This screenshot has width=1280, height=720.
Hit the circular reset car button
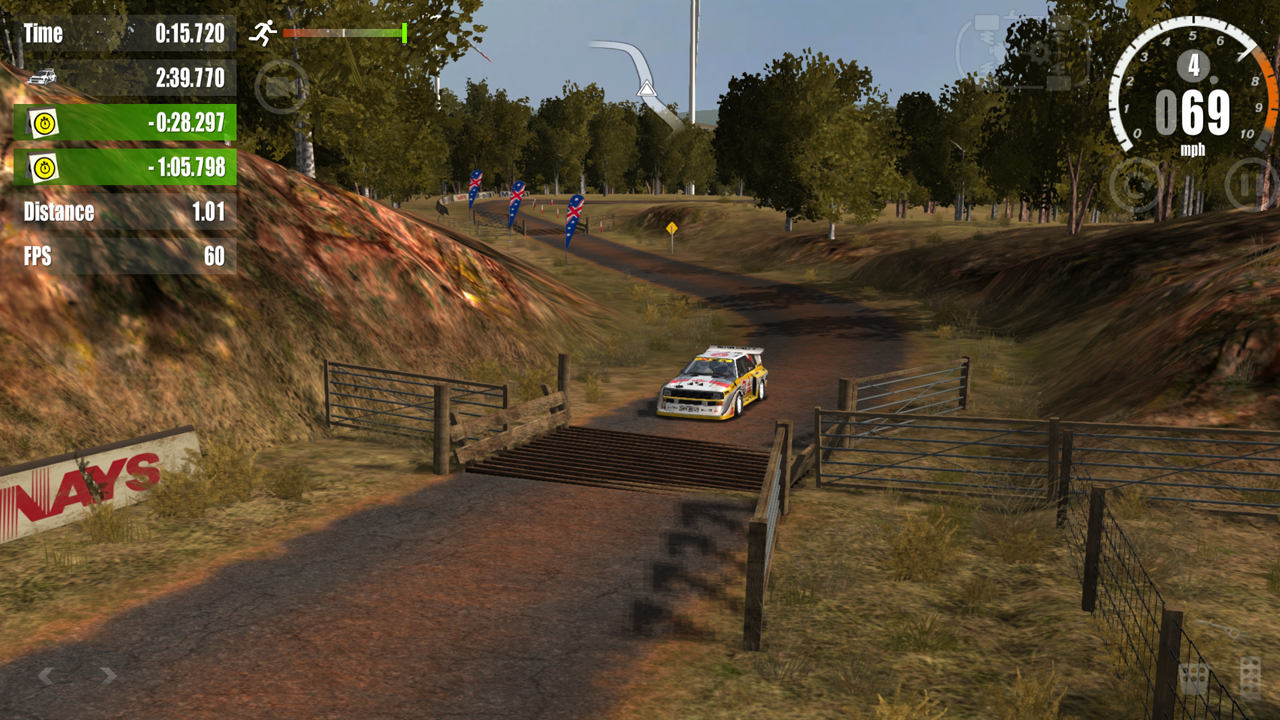click(x=1135, y=185)
